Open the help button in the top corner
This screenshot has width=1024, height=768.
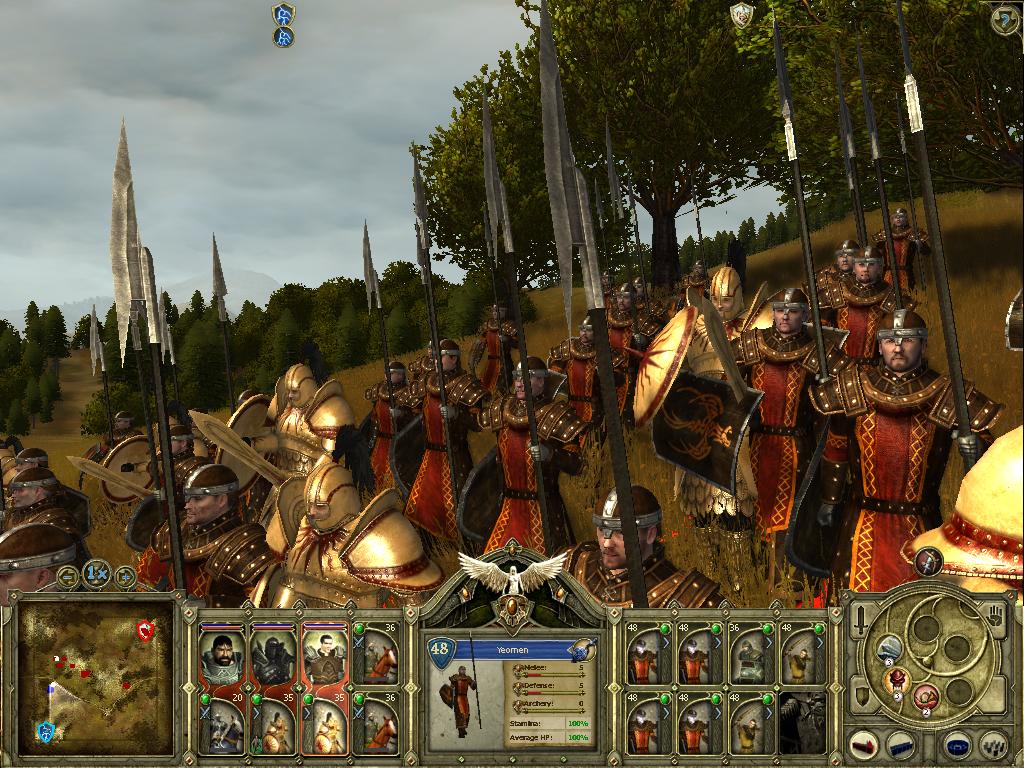click(1003, 19)
